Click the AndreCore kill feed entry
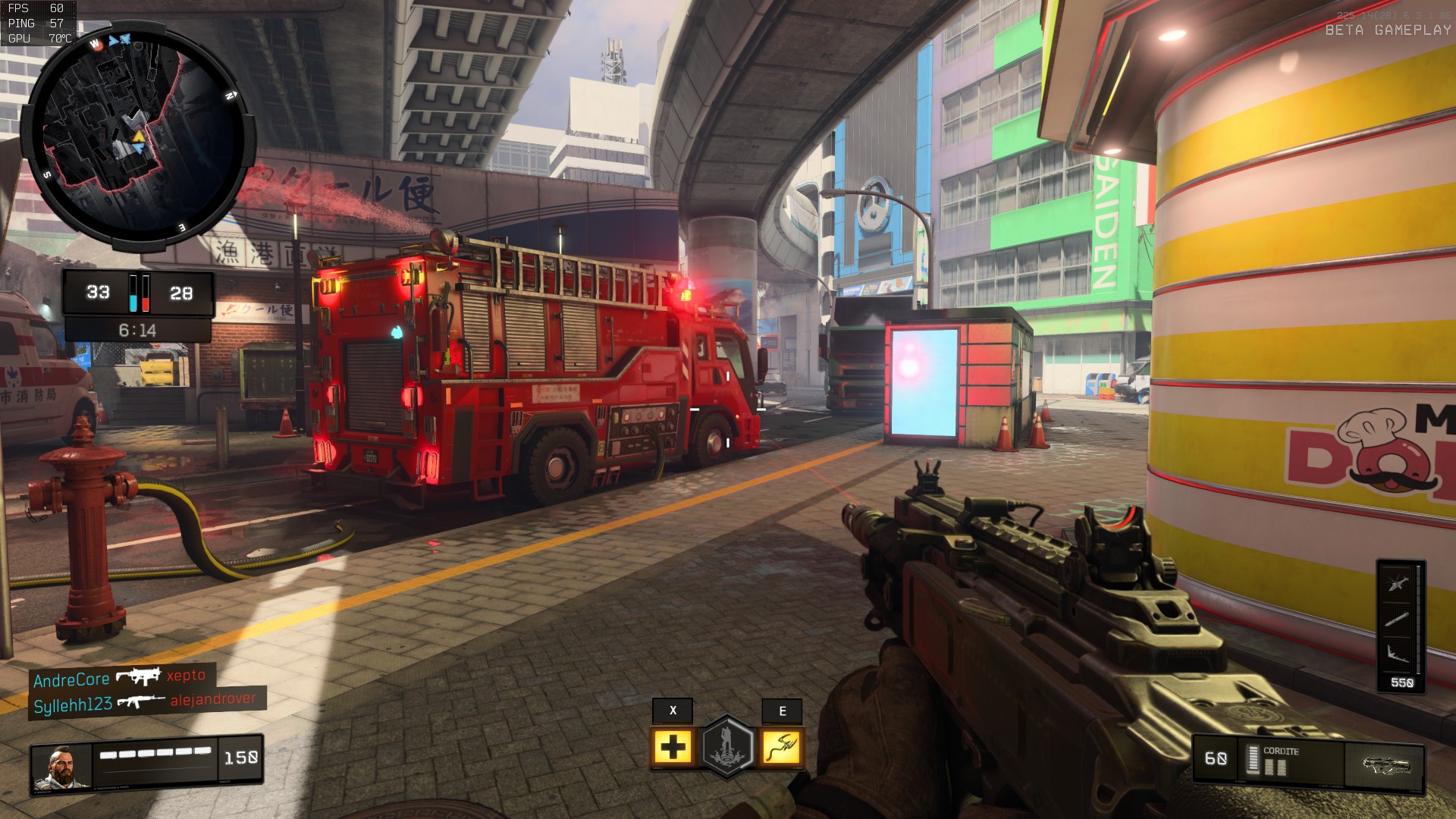This screenshot has width=1456, height=819. 120,678
